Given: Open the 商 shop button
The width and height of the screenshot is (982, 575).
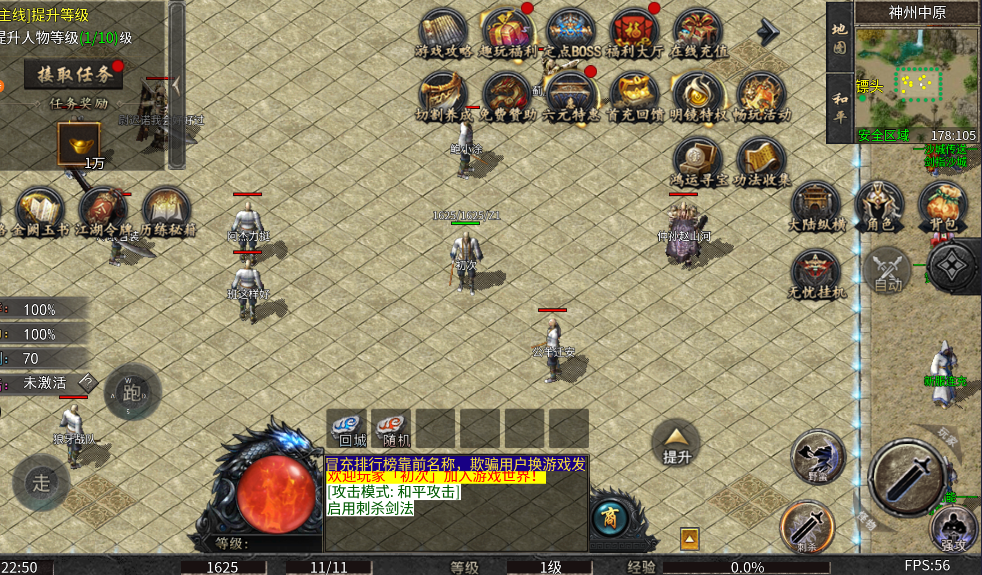Looking at the screenshot, I should coord(609,516).
